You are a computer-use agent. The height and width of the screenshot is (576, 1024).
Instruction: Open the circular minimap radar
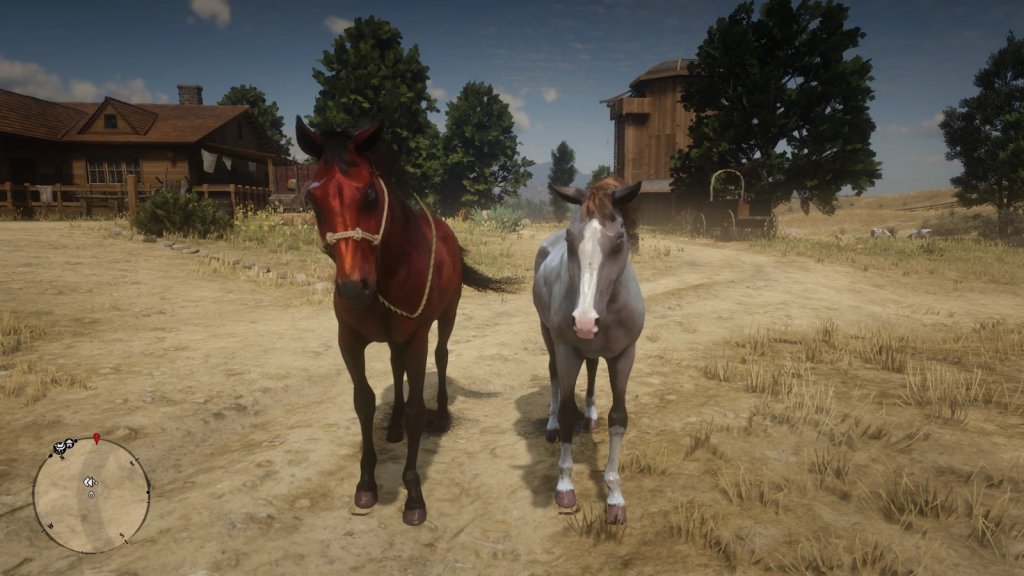pyautogui.click(x=91, y=495)
